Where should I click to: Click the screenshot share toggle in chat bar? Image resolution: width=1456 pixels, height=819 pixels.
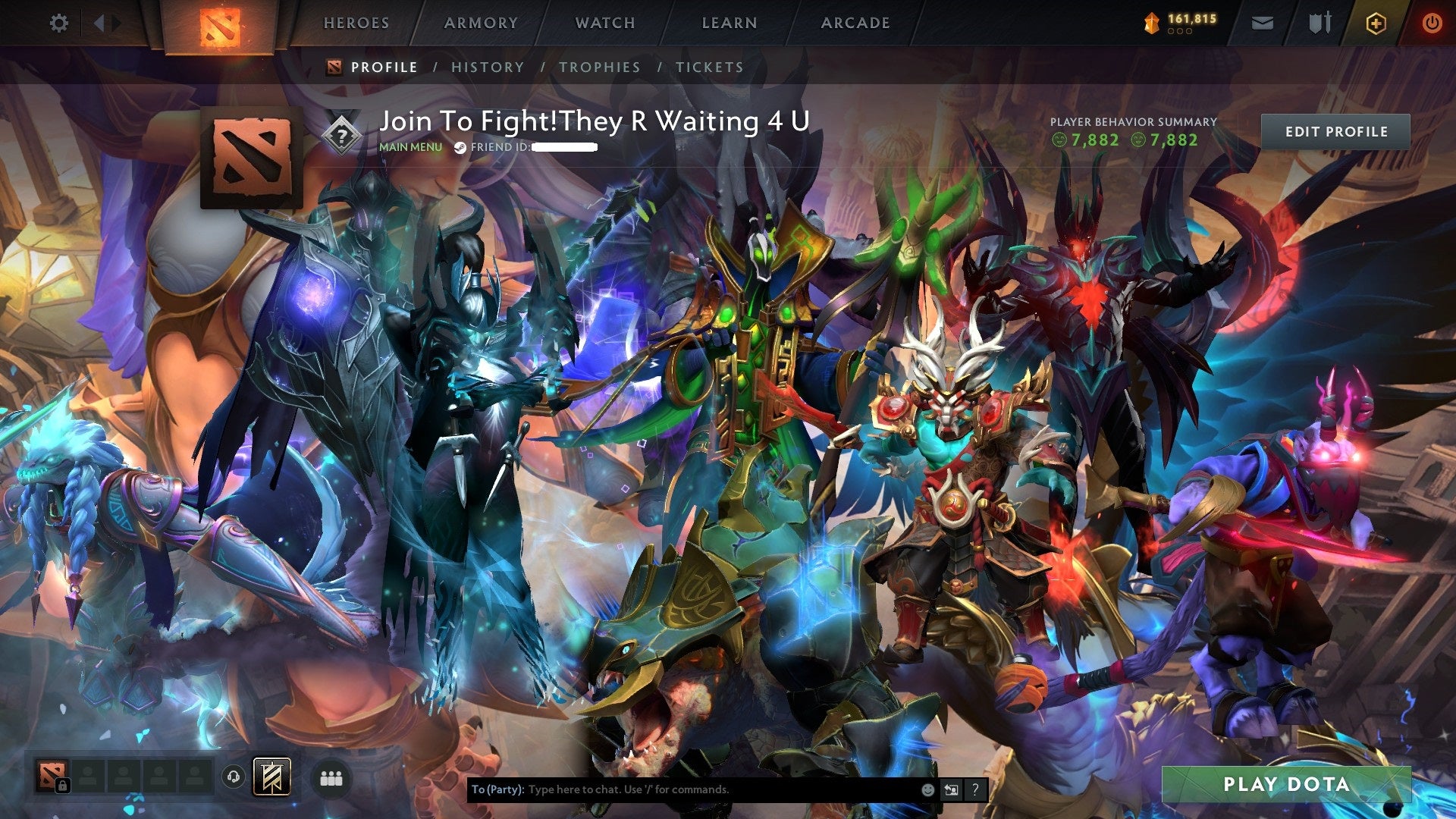[x=950, y=789]
